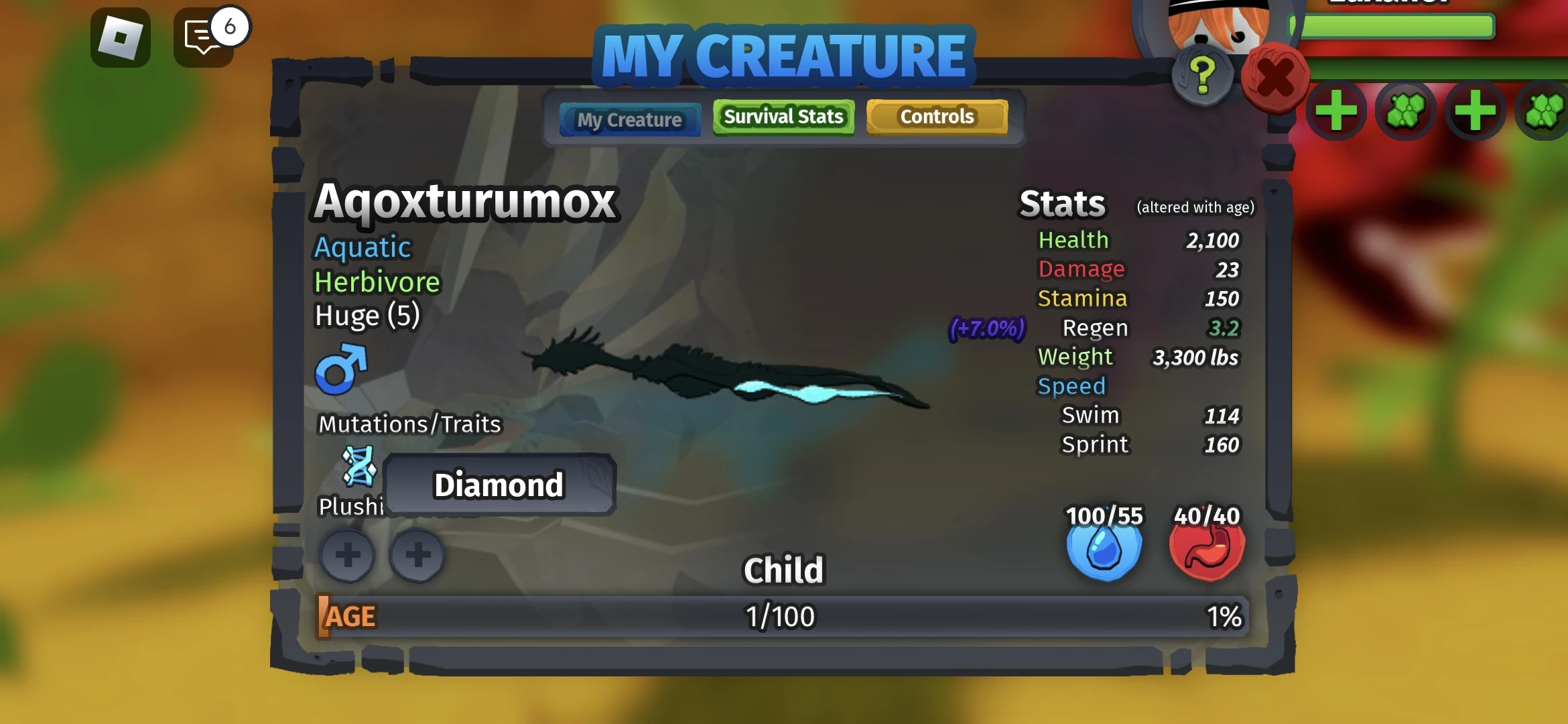Click the first empty plus slot under Plushie
1568x724 pixels.
click(x=347, y=555)
